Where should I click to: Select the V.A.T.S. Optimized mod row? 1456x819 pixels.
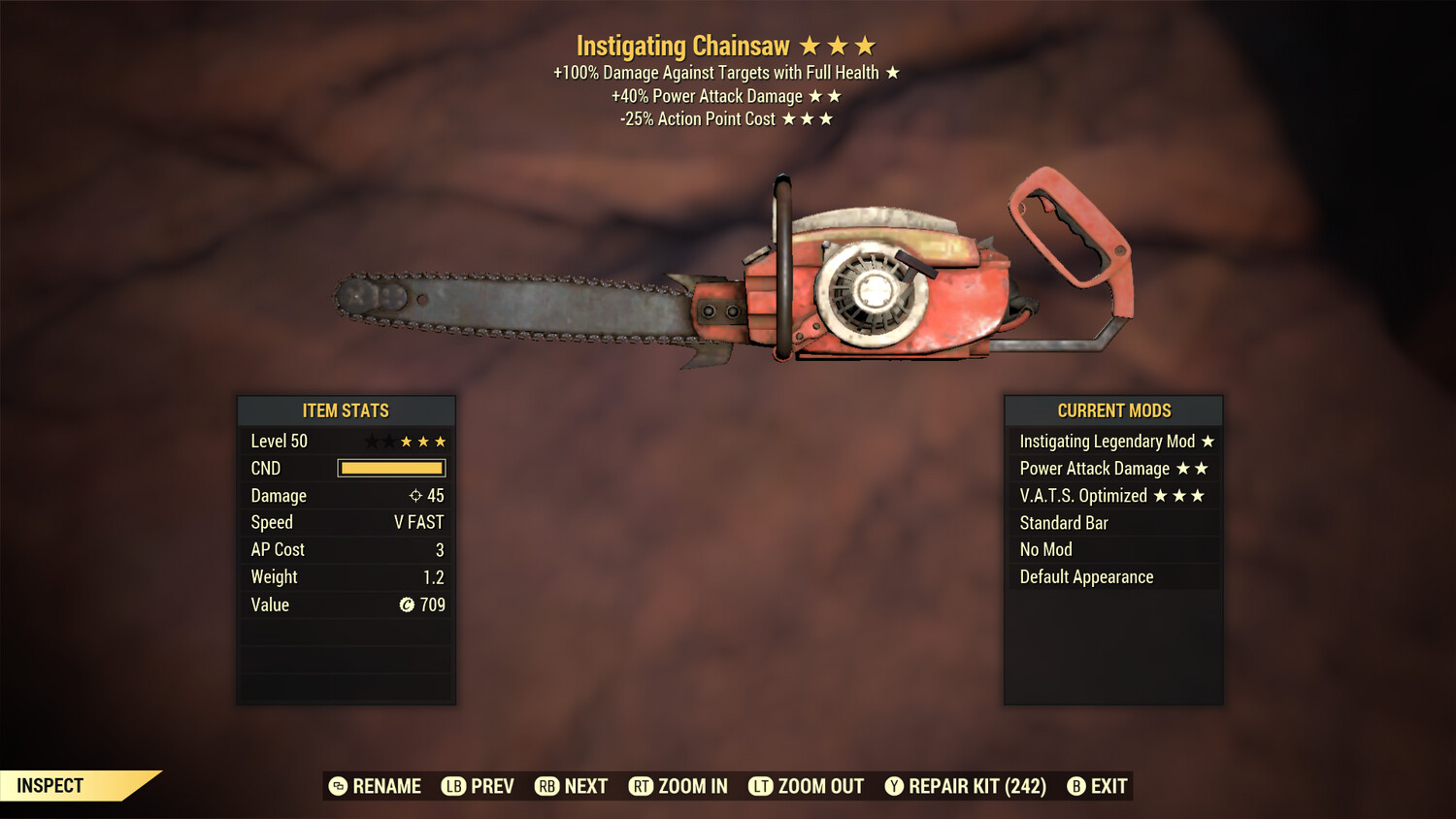pyautogui.click(x=1113, y=496)
